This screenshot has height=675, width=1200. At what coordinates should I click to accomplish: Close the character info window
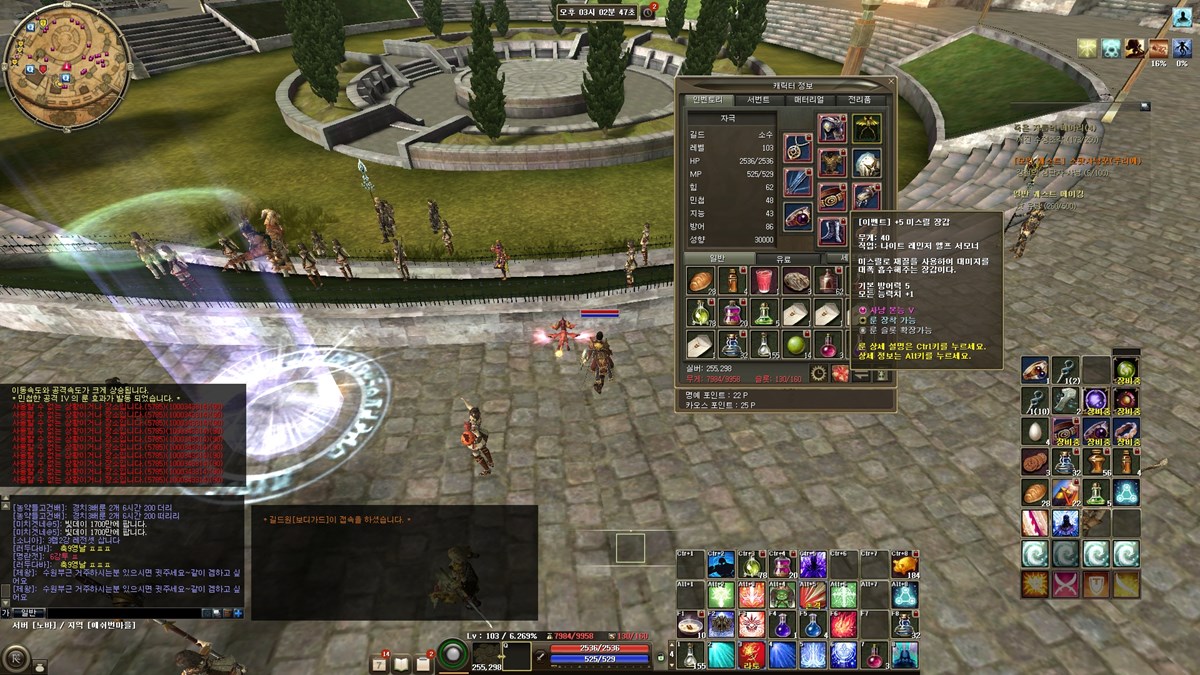pos(889,83)
